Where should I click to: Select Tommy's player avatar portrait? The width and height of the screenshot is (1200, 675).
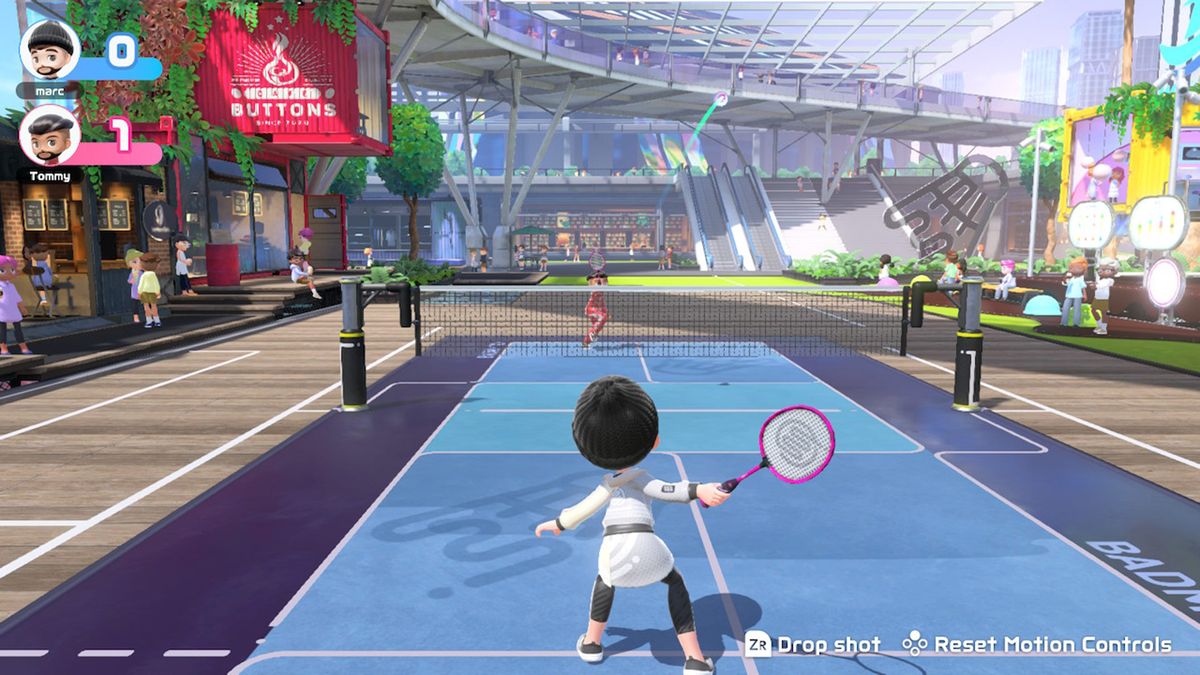pyautogui.click(x=49, y=135)
